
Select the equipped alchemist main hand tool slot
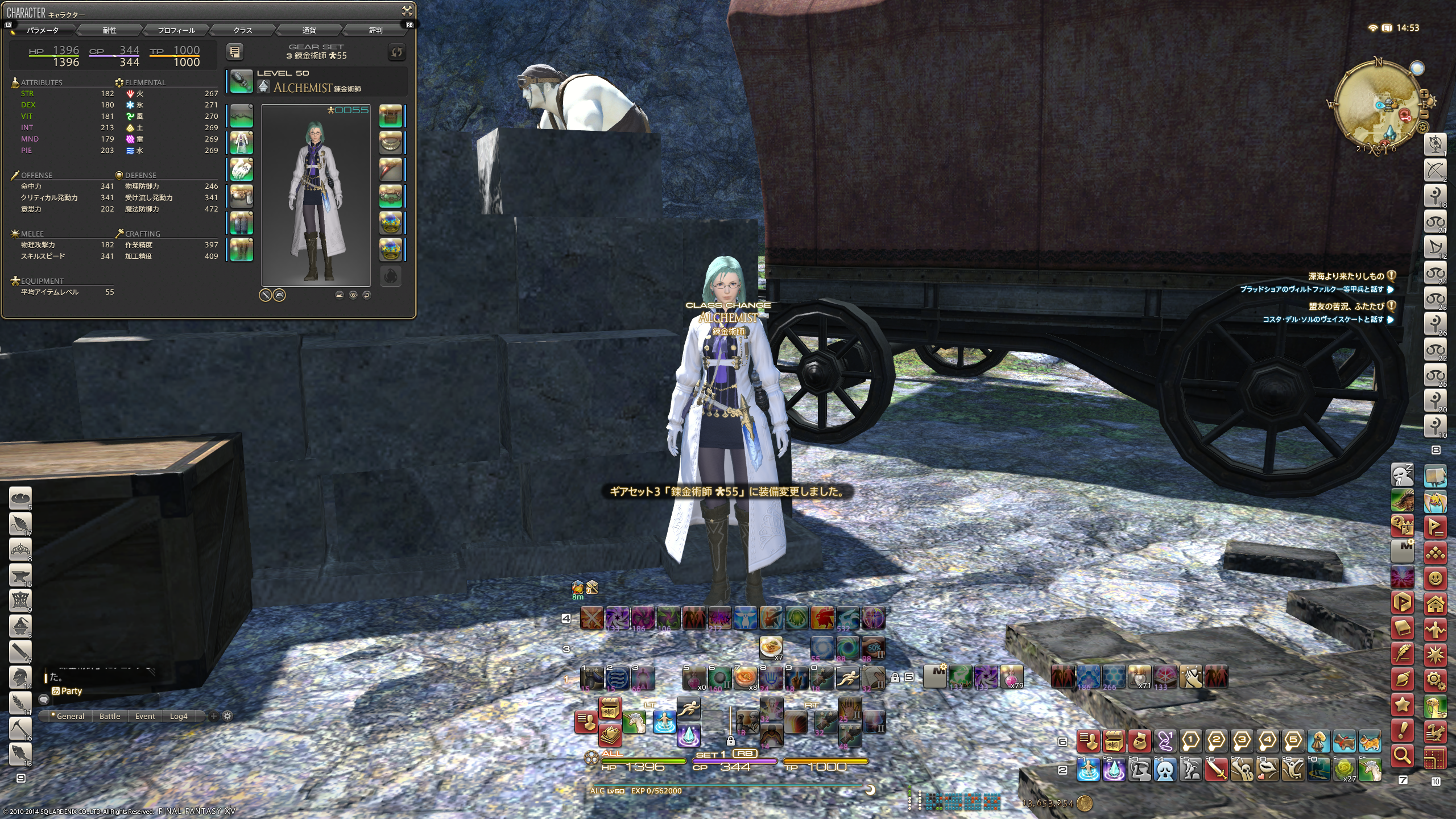(x=242, y=81)
